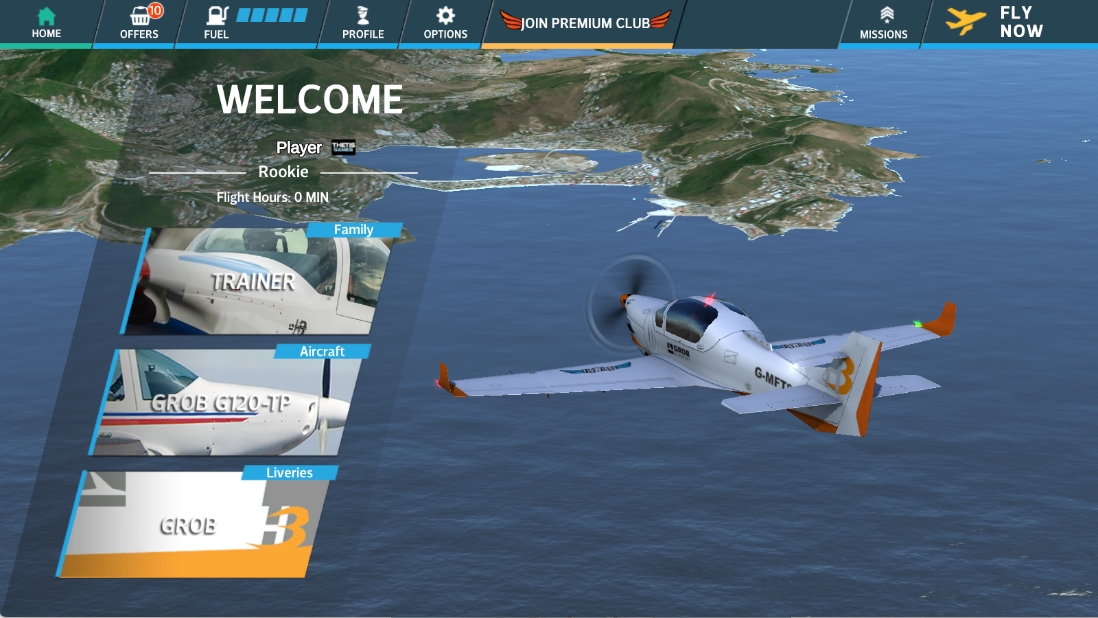
Task: Select the Trainer family tile
Action: [258, 282]
